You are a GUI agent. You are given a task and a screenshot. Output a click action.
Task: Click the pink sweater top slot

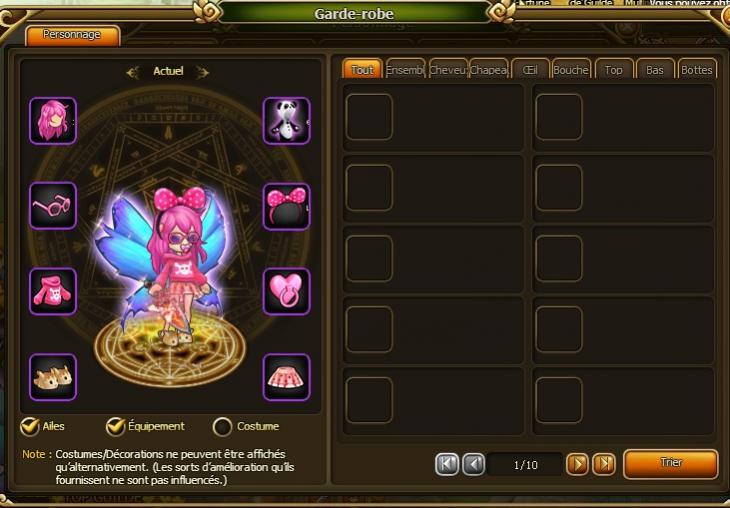53,291
